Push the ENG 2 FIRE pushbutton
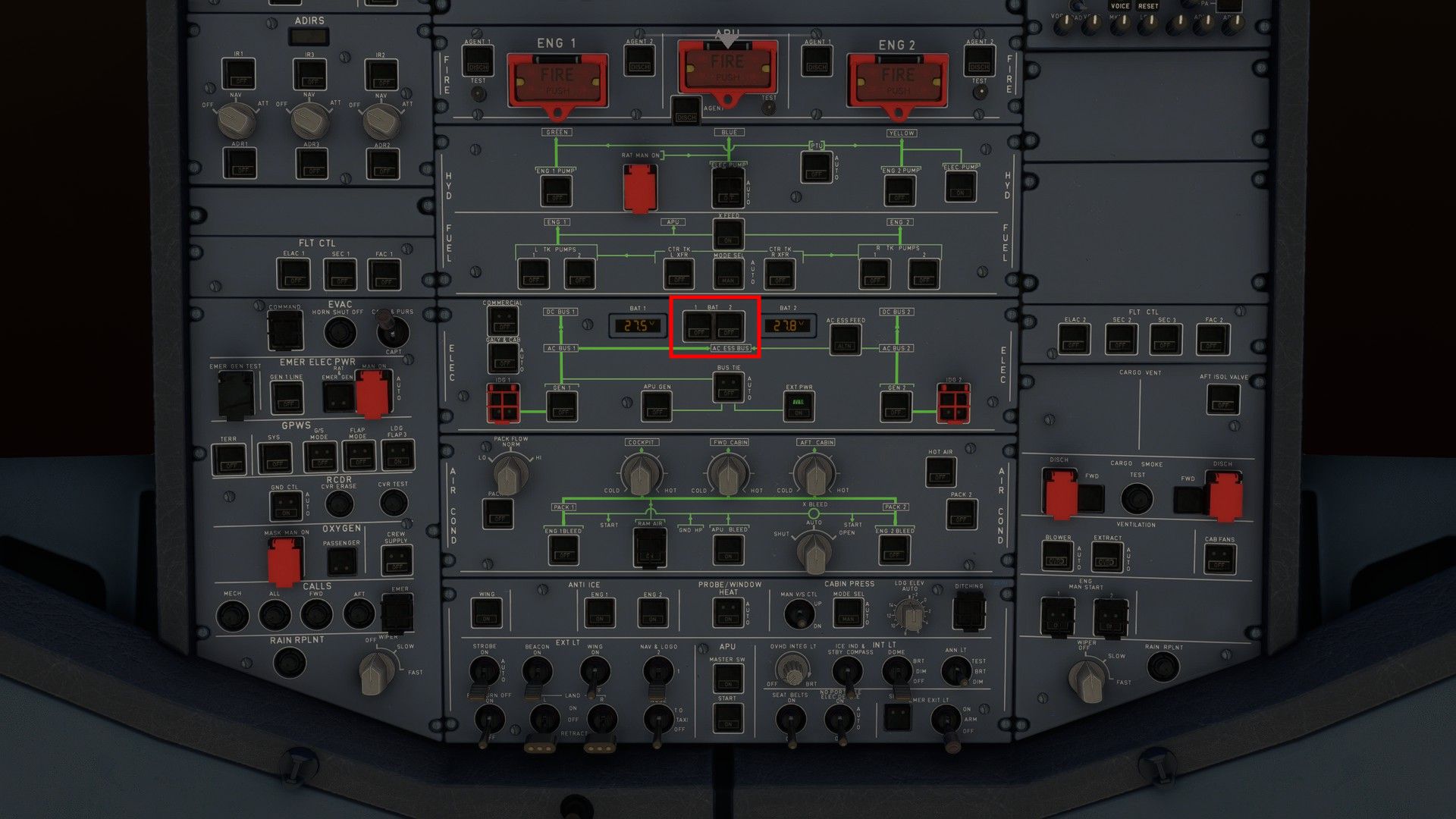Viewport: 1456px width, 819px height. click(x=897, y=80)
